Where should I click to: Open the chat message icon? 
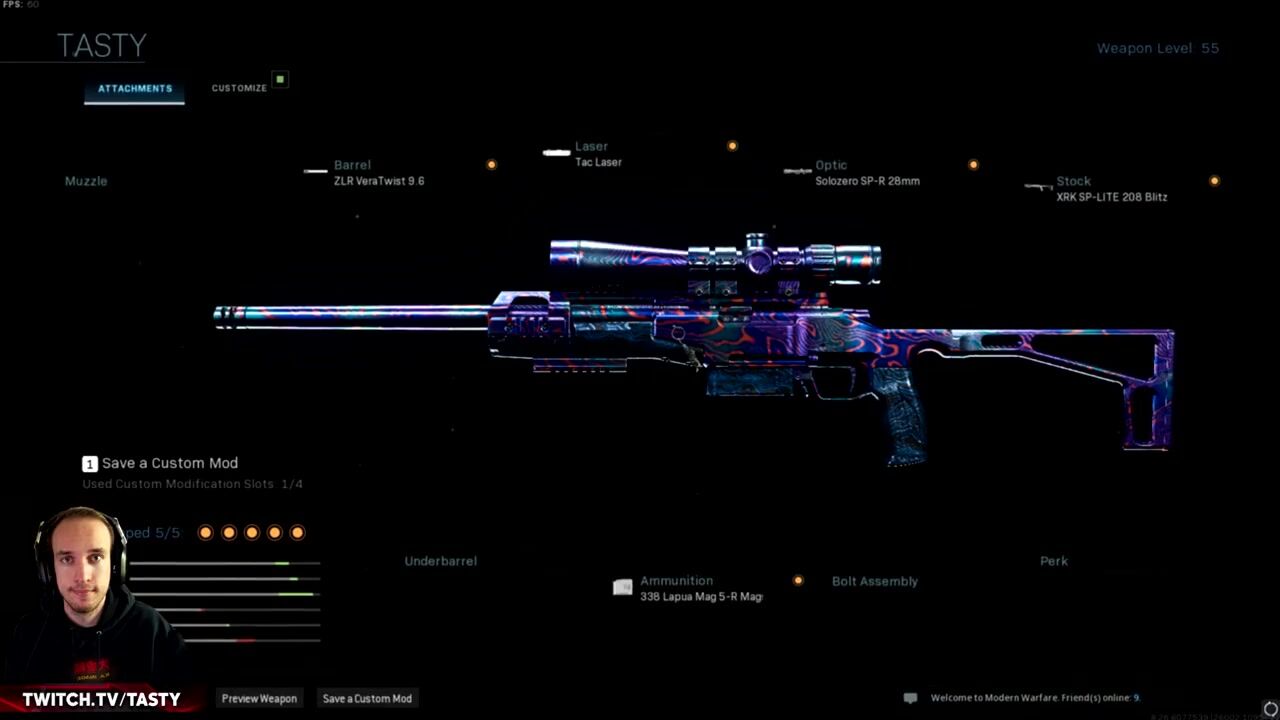pyautogui.click(x=910, y=698)
